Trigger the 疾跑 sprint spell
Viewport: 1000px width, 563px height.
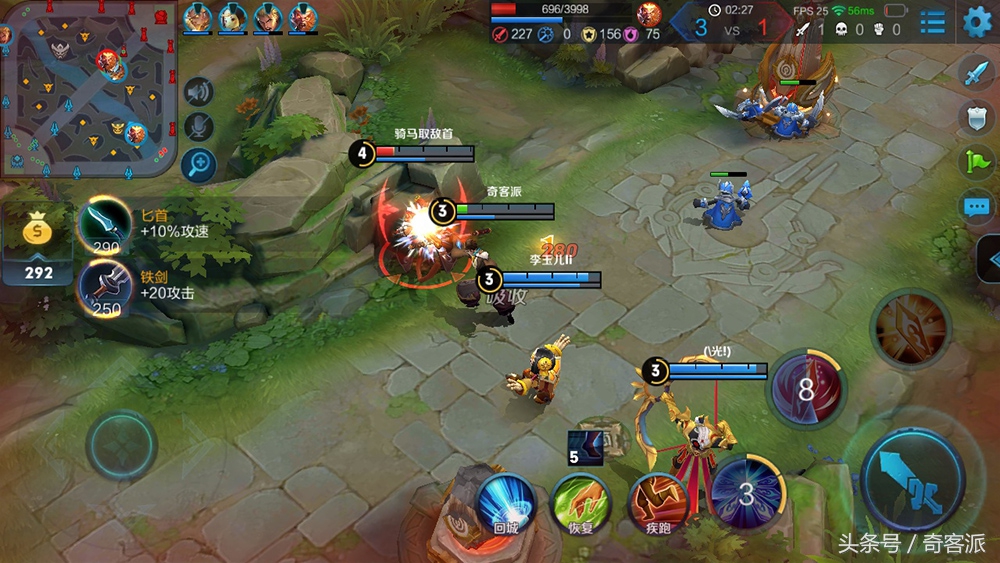(656, 503)
